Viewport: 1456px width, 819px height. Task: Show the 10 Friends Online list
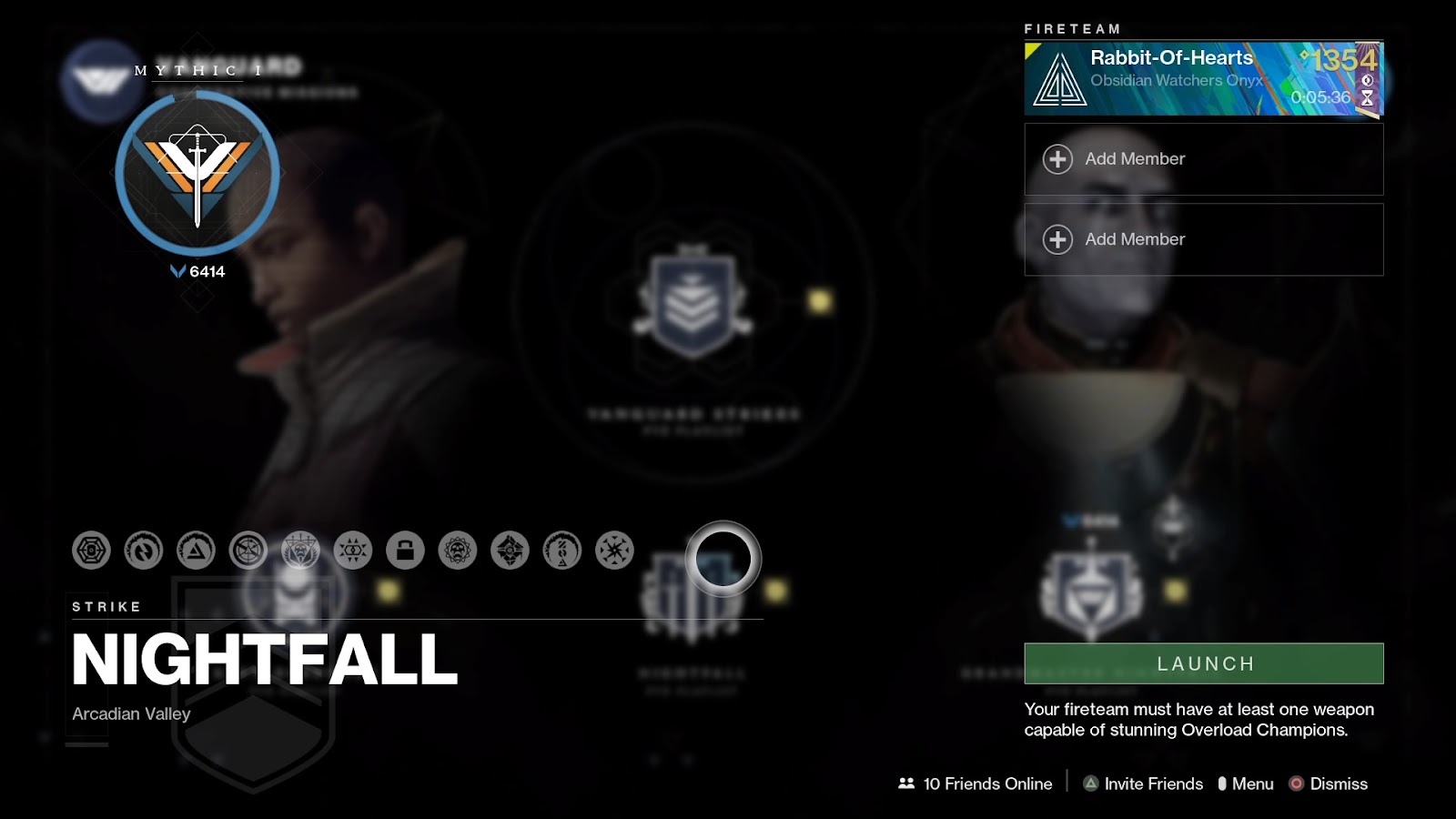tap(976, 784)
